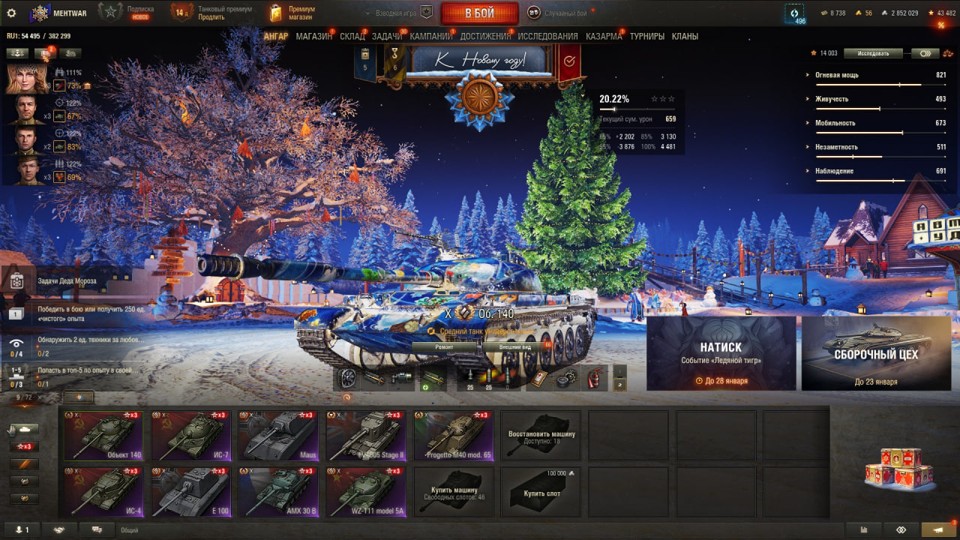The height and width of the screenshot is (540, 960).
Task: Choose the E 100 tank card
Action: tap(189, 491)
